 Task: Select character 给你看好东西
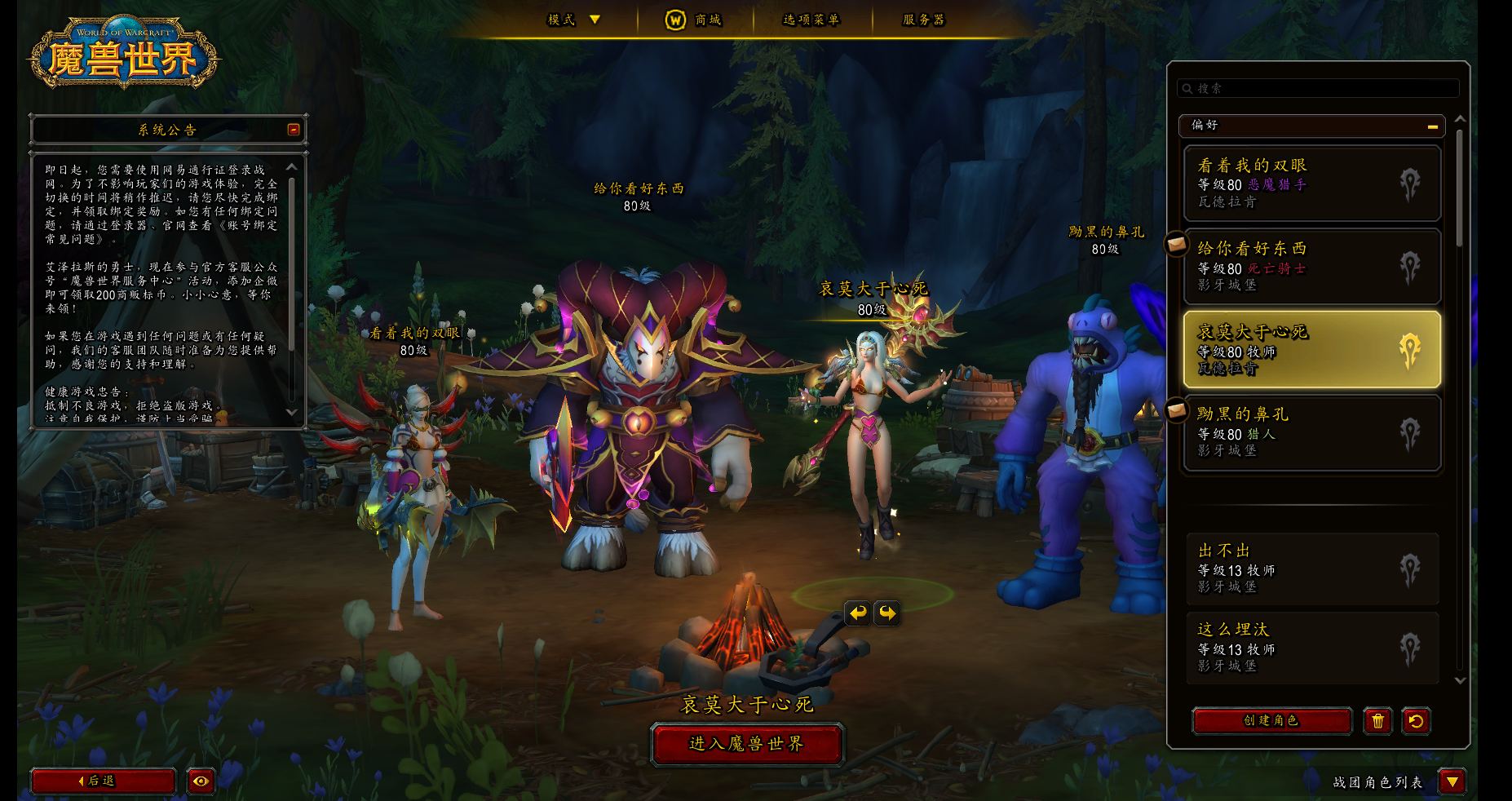pyautogui.click(x=1311, y=267)
